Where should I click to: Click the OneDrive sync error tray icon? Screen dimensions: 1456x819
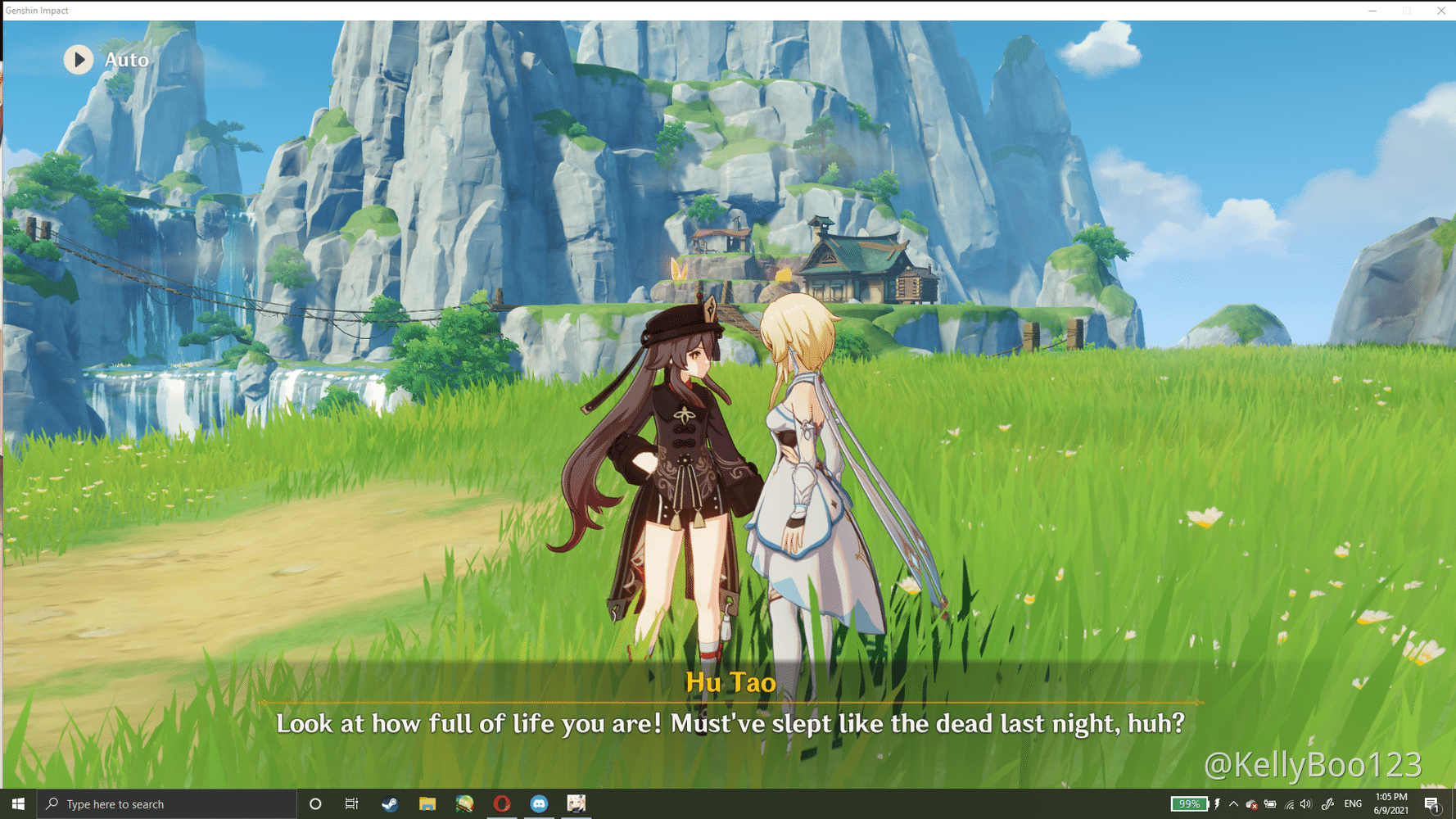1251,804
